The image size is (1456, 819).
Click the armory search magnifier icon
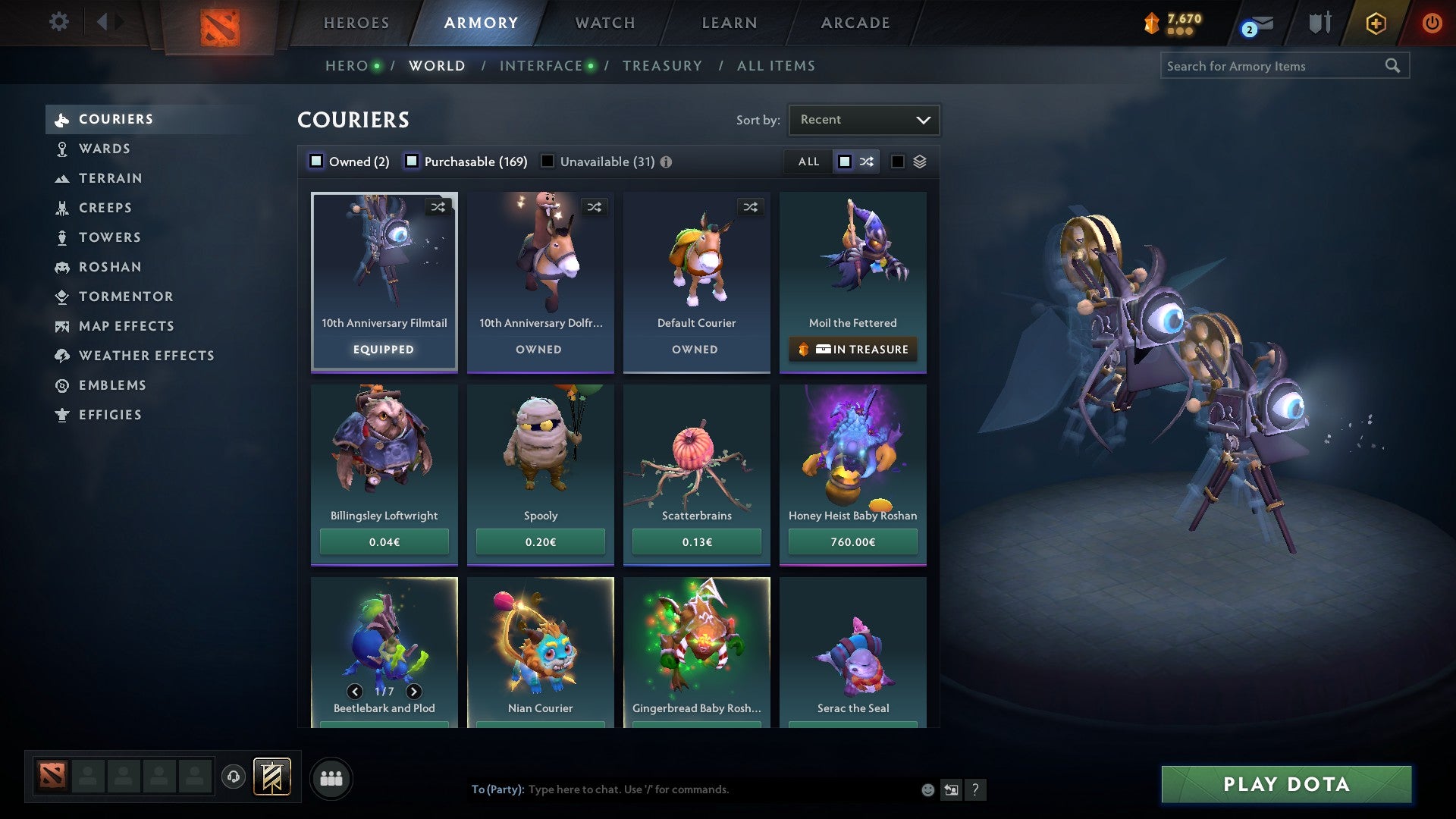pyautogui.click(x=1394, y=65)
